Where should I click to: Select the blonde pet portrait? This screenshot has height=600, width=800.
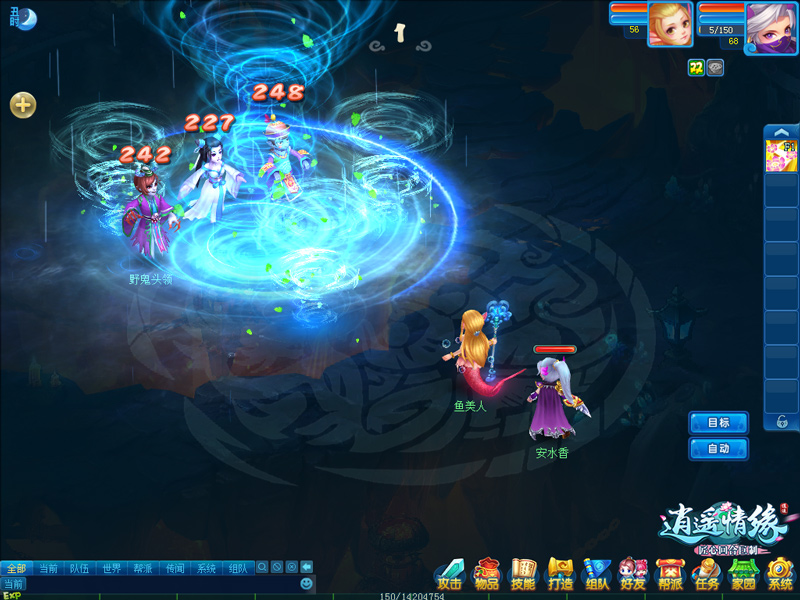tap(669, 24)
